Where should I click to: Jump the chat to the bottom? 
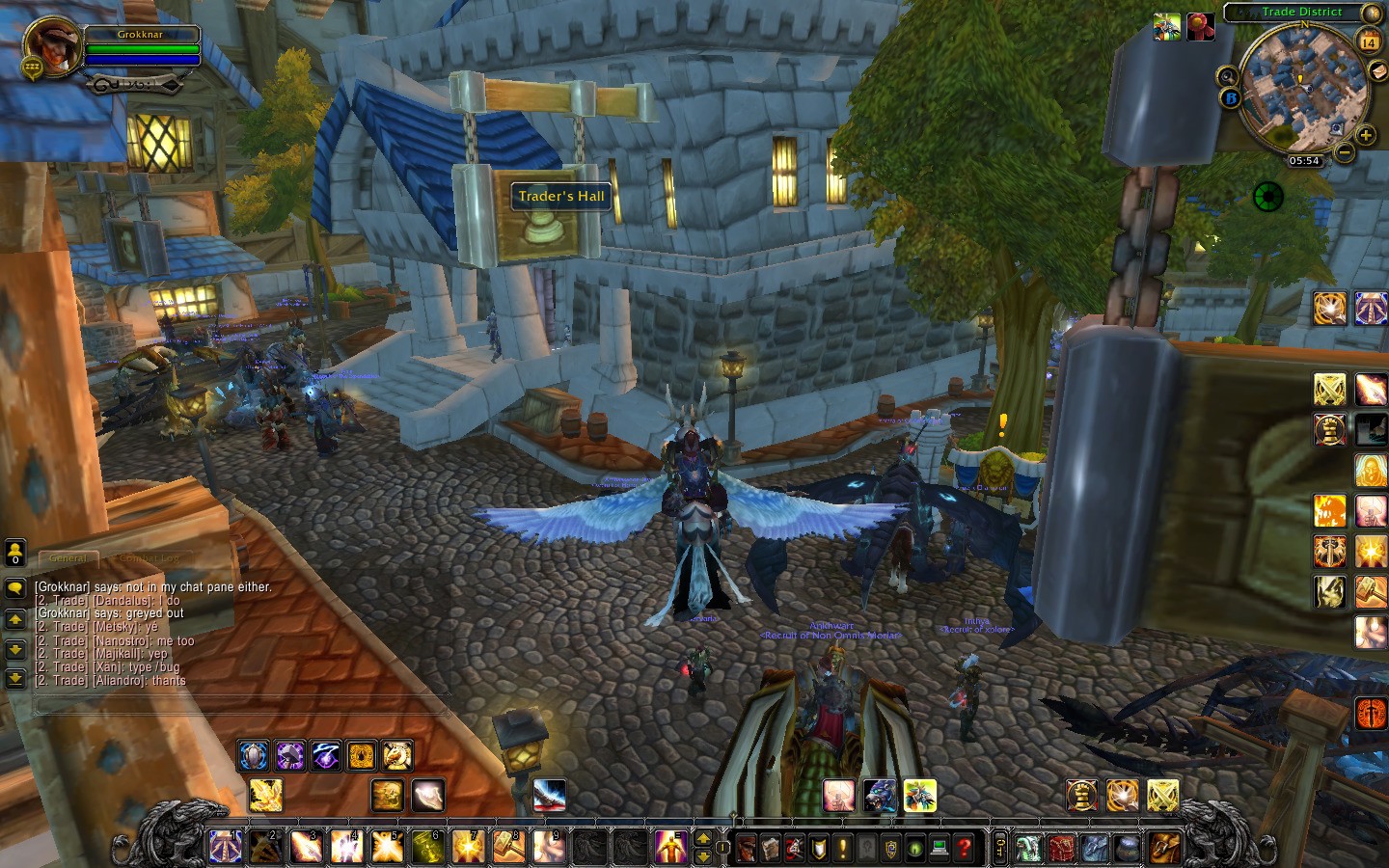(x=15, y=678)
